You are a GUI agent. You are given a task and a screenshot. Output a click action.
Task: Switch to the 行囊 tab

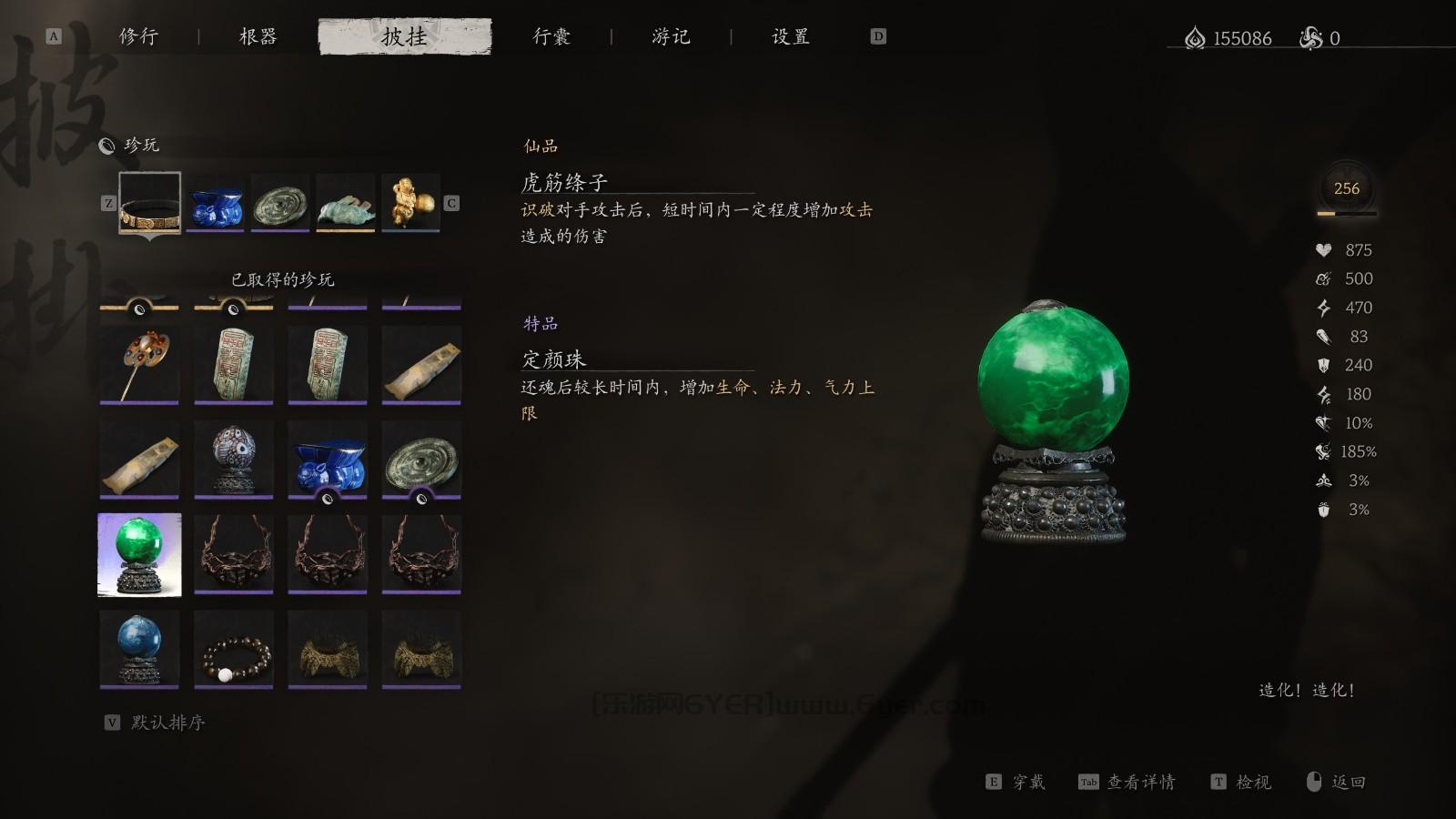pos(552,36)
